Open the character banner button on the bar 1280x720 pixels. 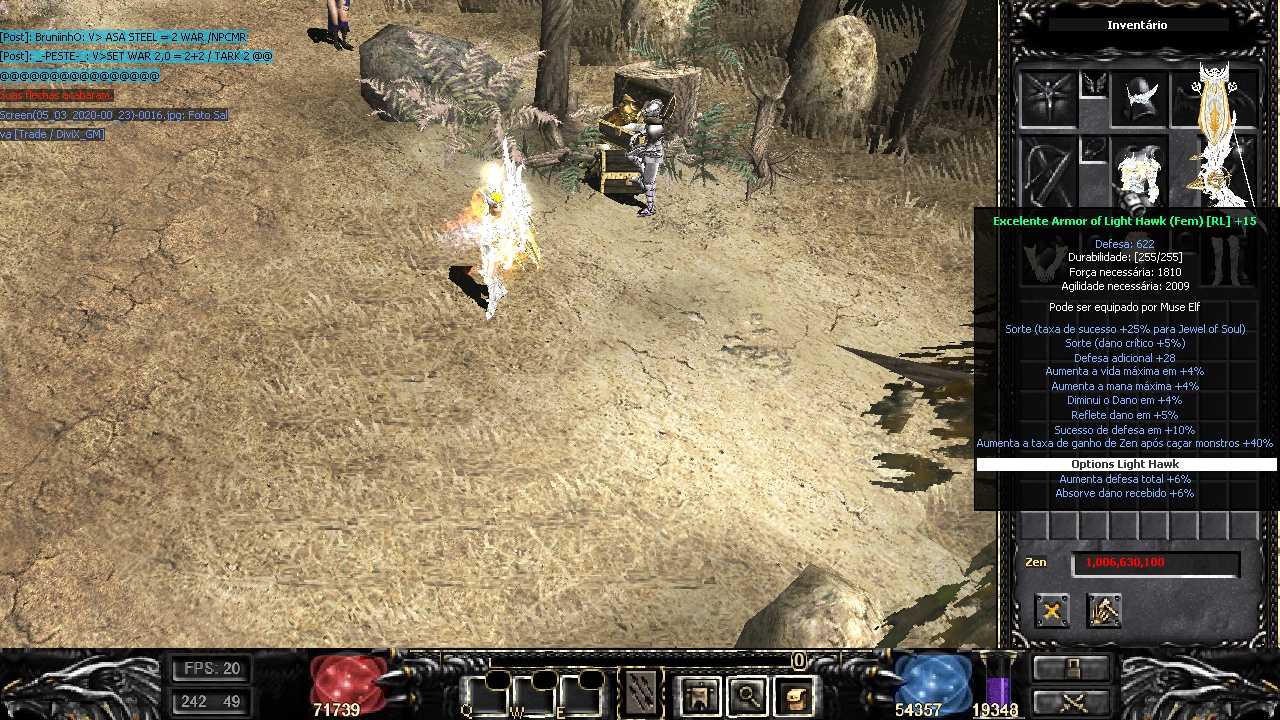[699, 695]
